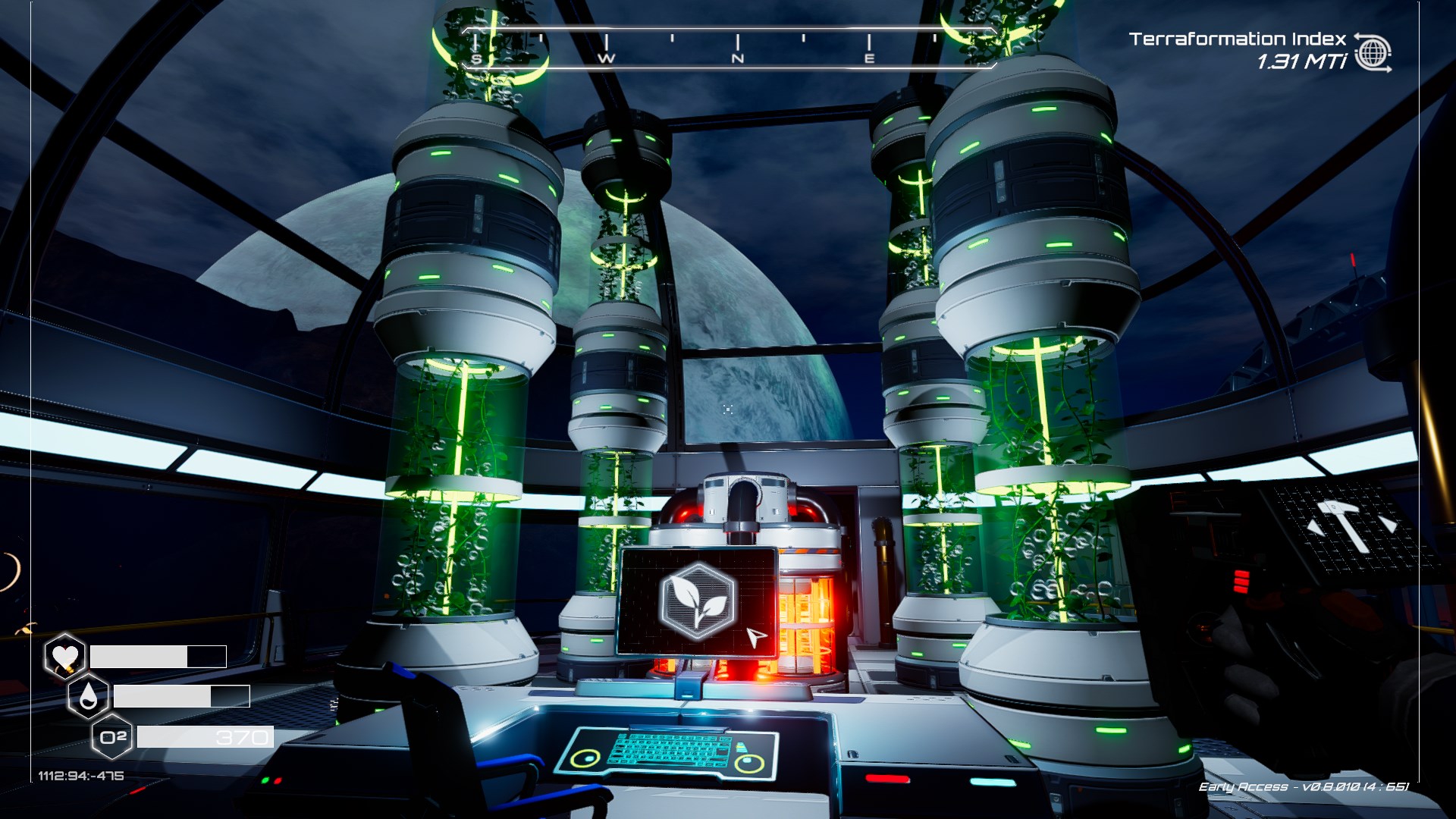Click the O2 oxygen hexagon icon

[112, 737]
